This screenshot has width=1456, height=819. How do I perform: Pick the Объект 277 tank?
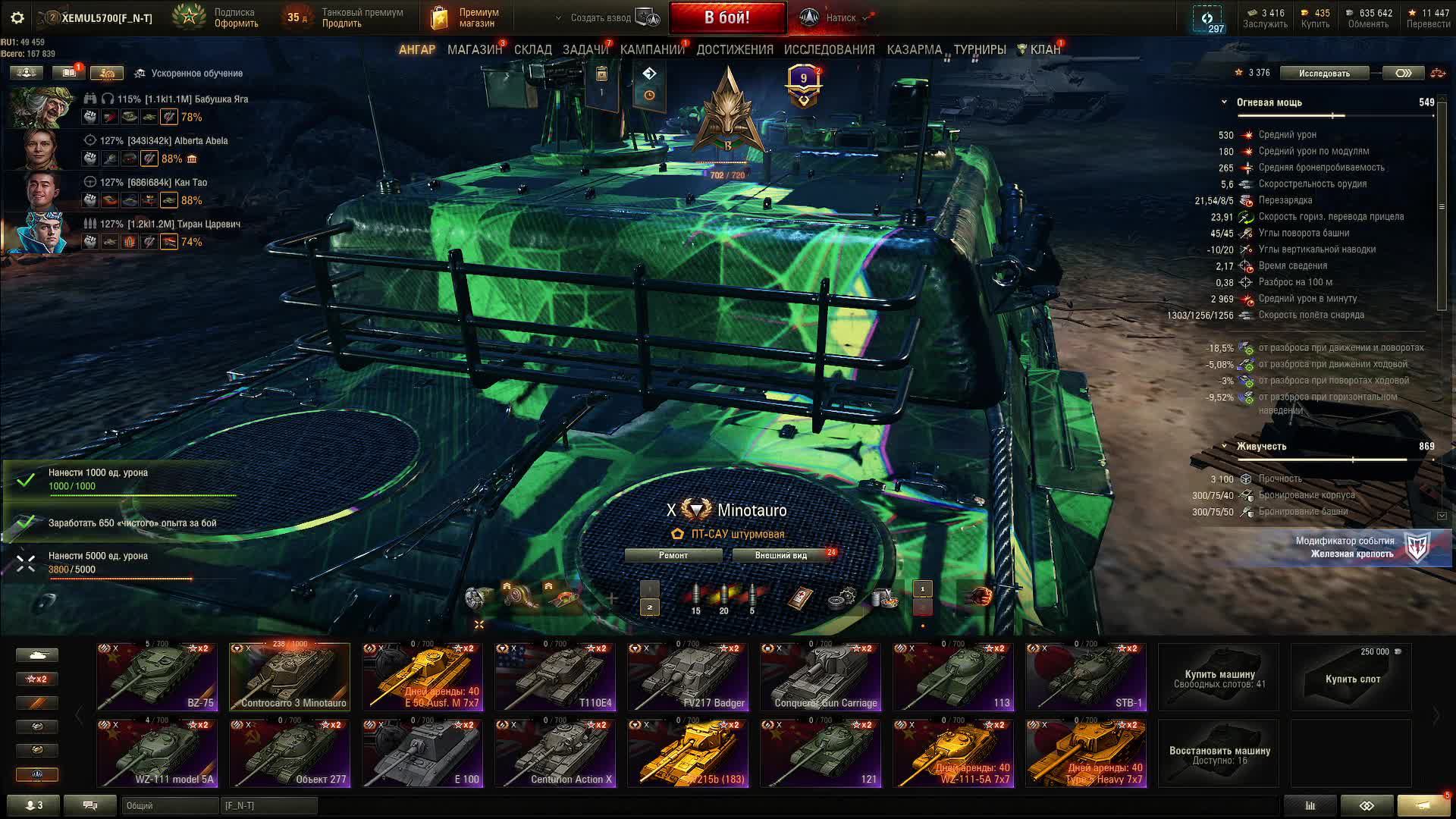(290, 753)
